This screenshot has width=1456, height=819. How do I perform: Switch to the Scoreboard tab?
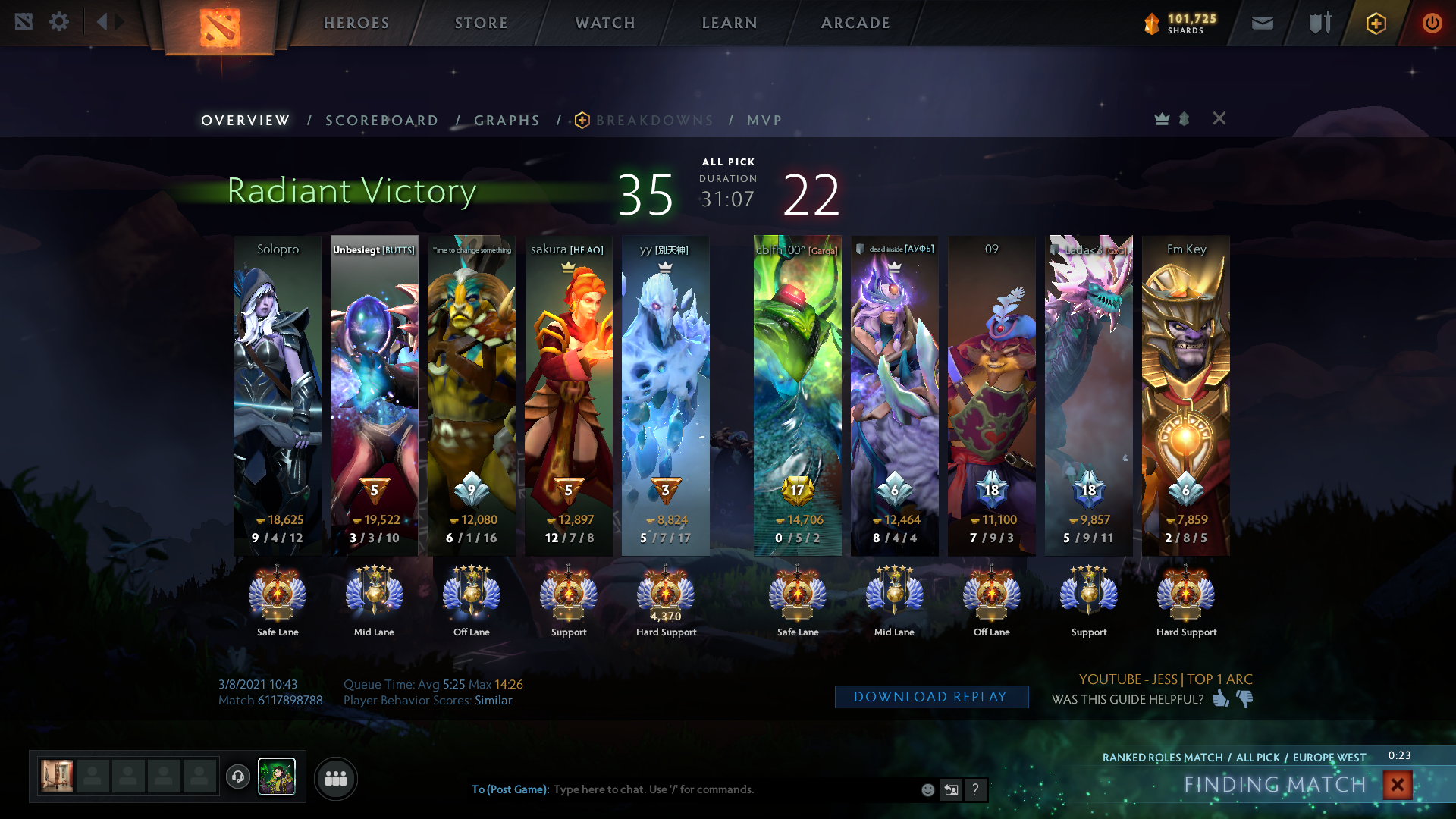381,121
